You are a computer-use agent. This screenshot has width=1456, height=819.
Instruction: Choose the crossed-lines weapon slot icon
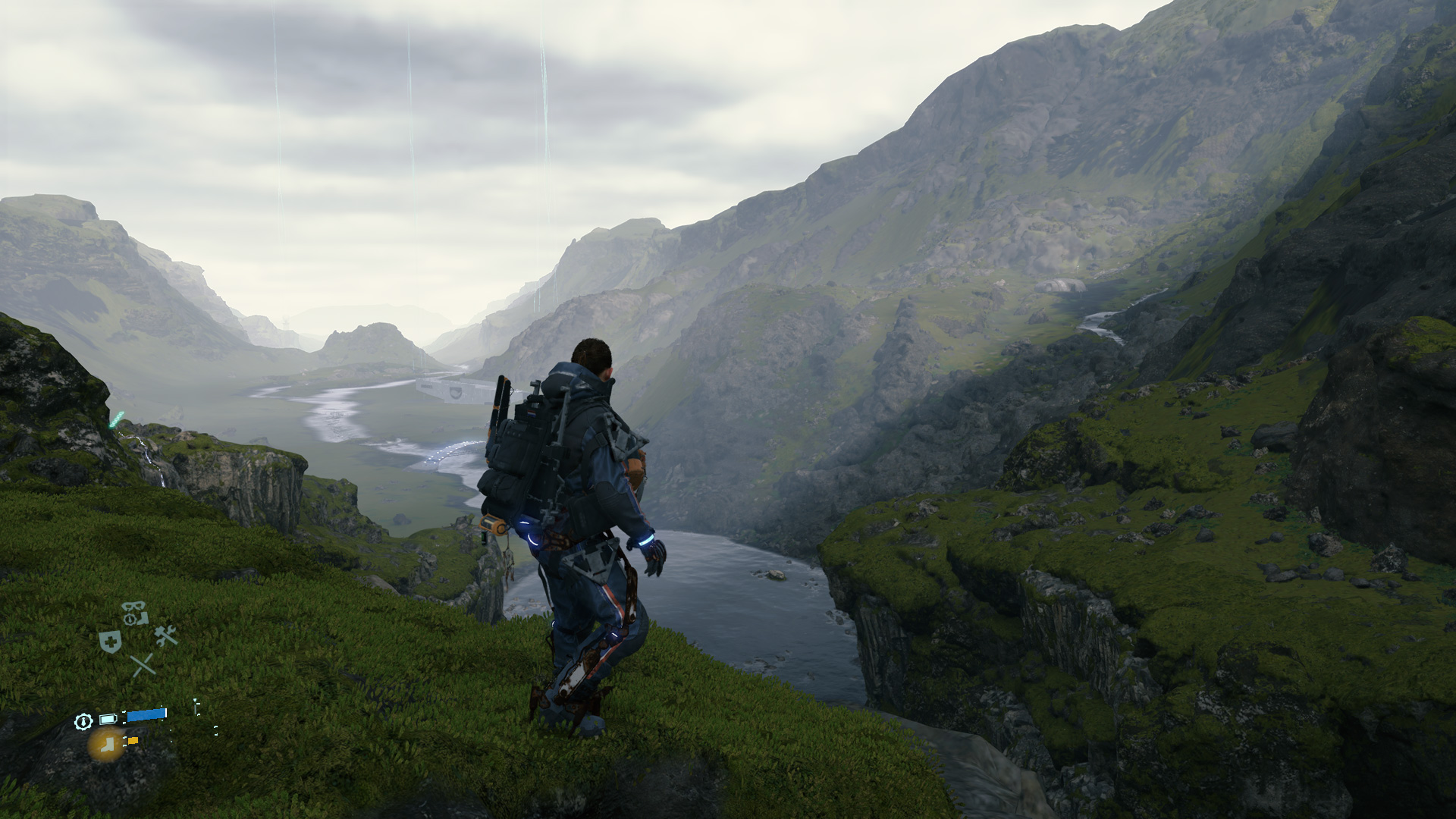pyautogui.click(x=143, y=665)
